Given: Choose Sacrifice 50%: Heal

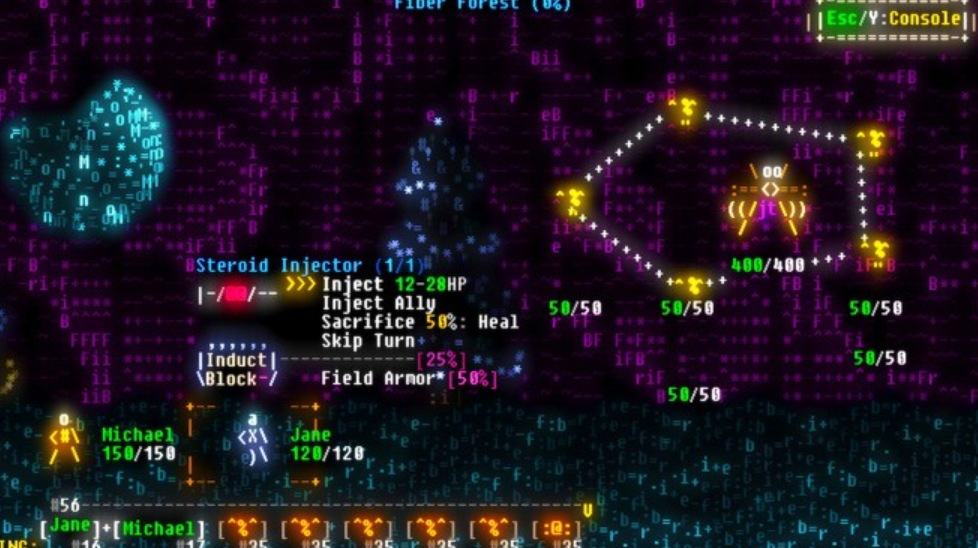Looking at the screenshot, I should coord(420,322).
